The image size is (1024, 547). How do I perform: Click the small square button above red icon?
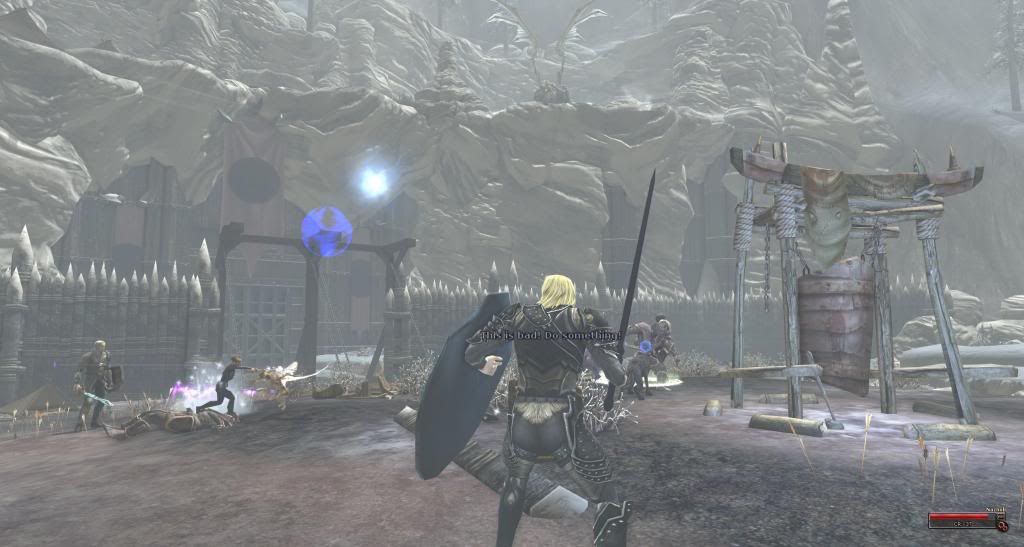point(1001,516)
